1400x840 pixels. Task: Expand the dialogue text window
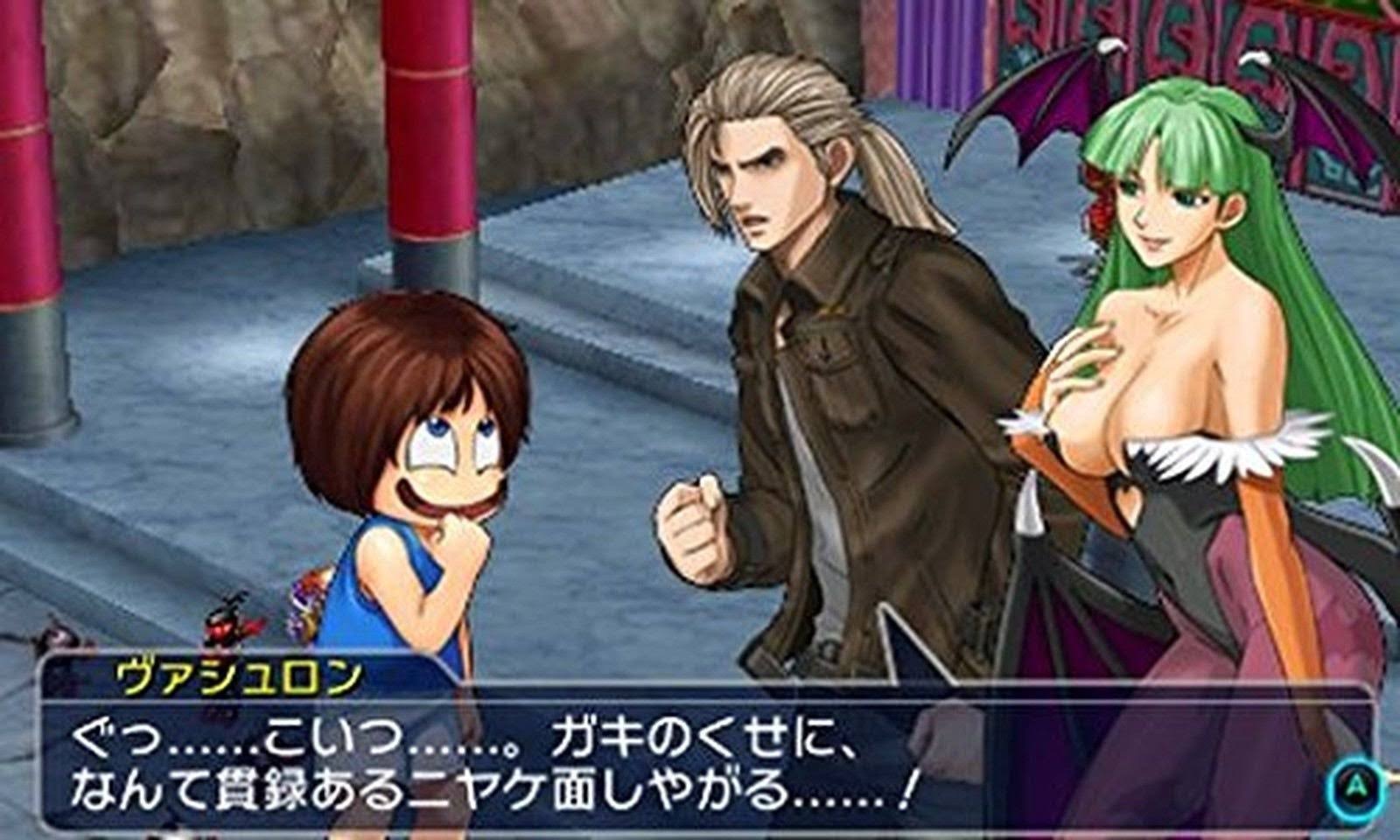(612, 761)
